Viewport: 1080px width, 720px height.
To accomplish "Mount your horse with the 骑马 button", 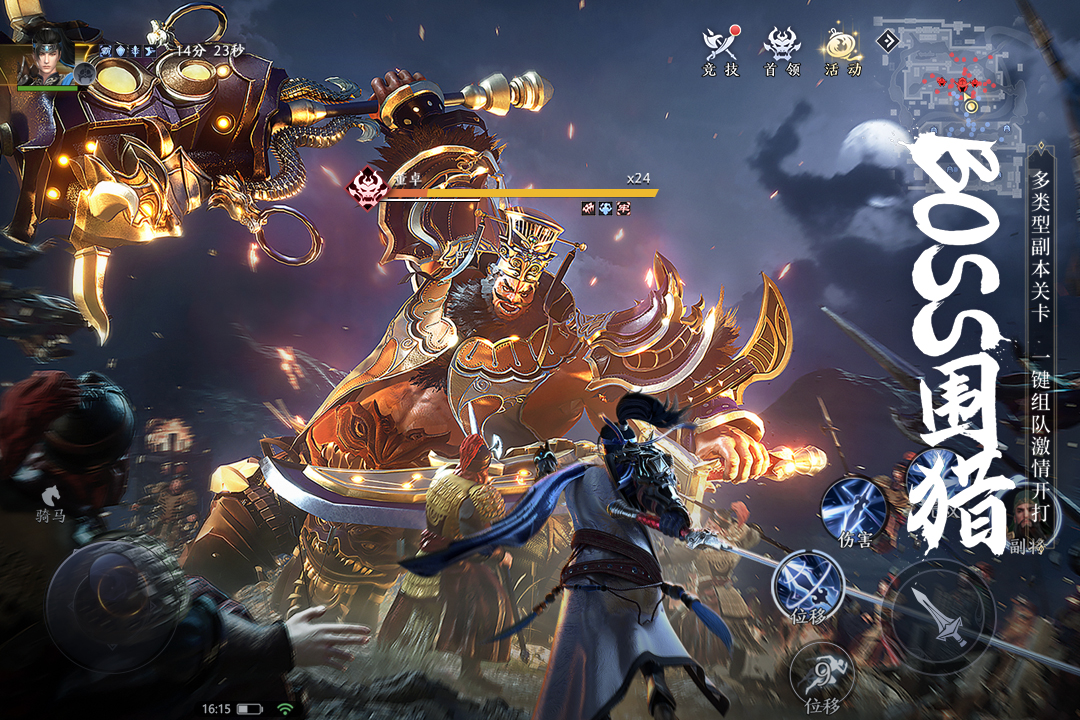I will tap(49, 498).
